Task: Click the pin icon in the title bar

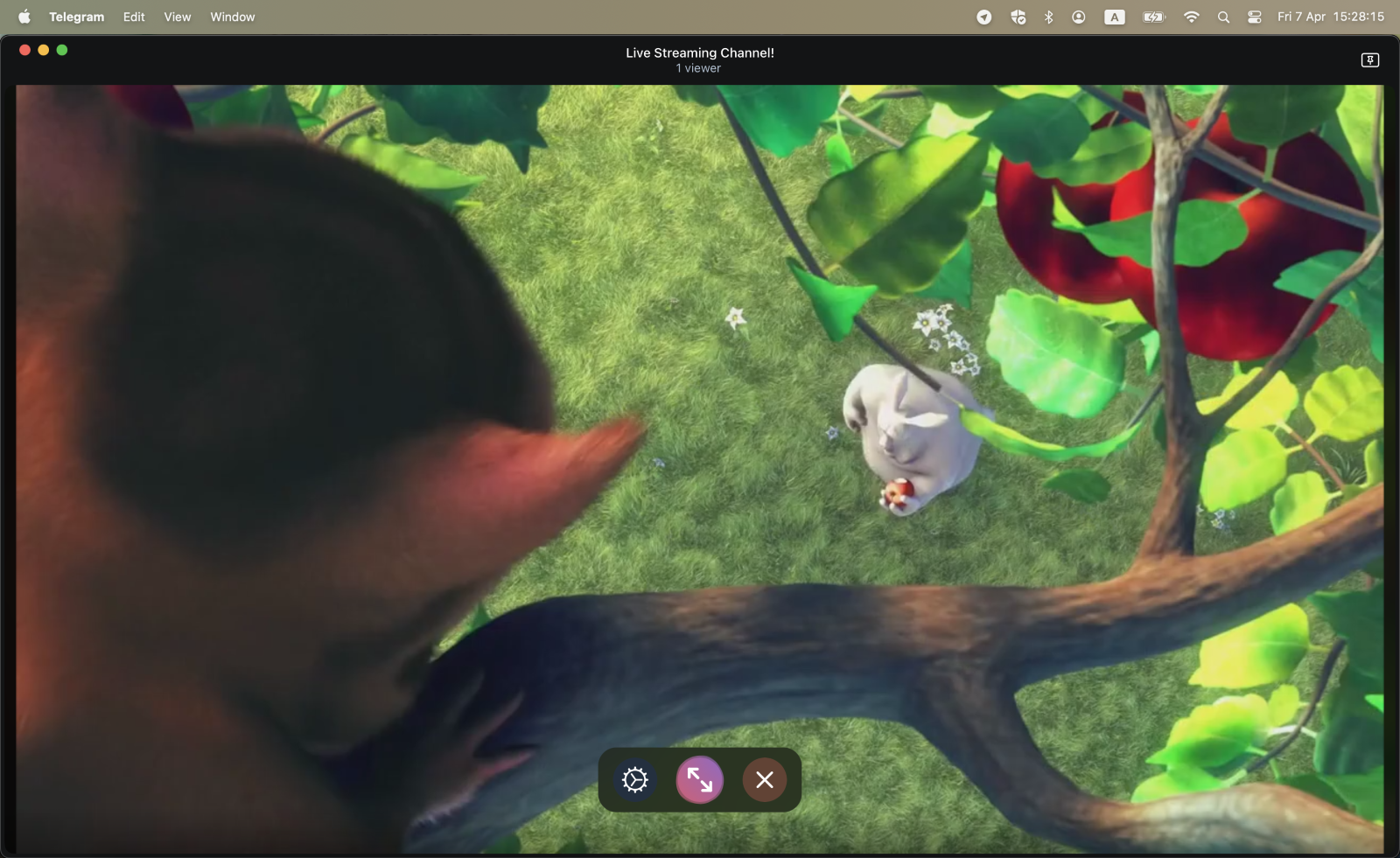Action: [x=1370, y=59]
